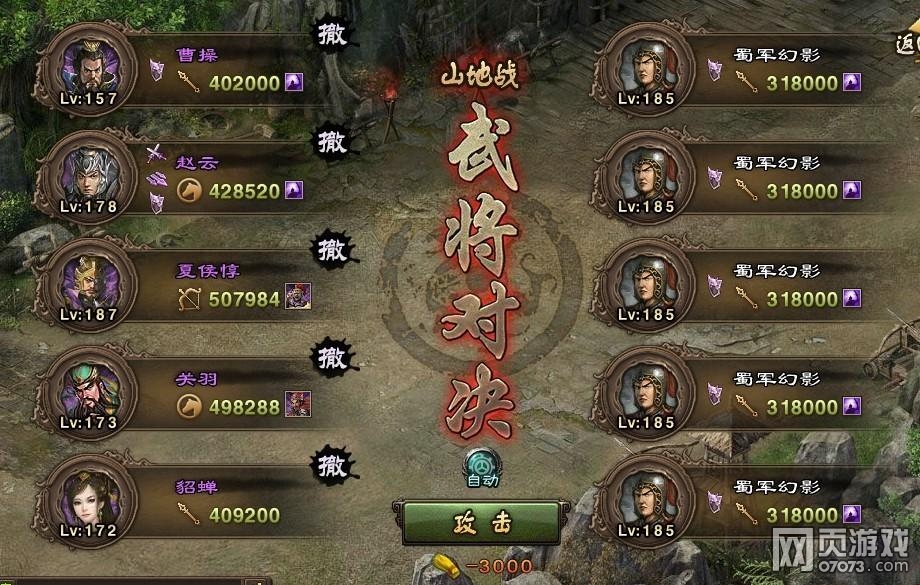Withdraw 赵云 using his 撤 button
The image size is (920, 585).
point(332,141)
